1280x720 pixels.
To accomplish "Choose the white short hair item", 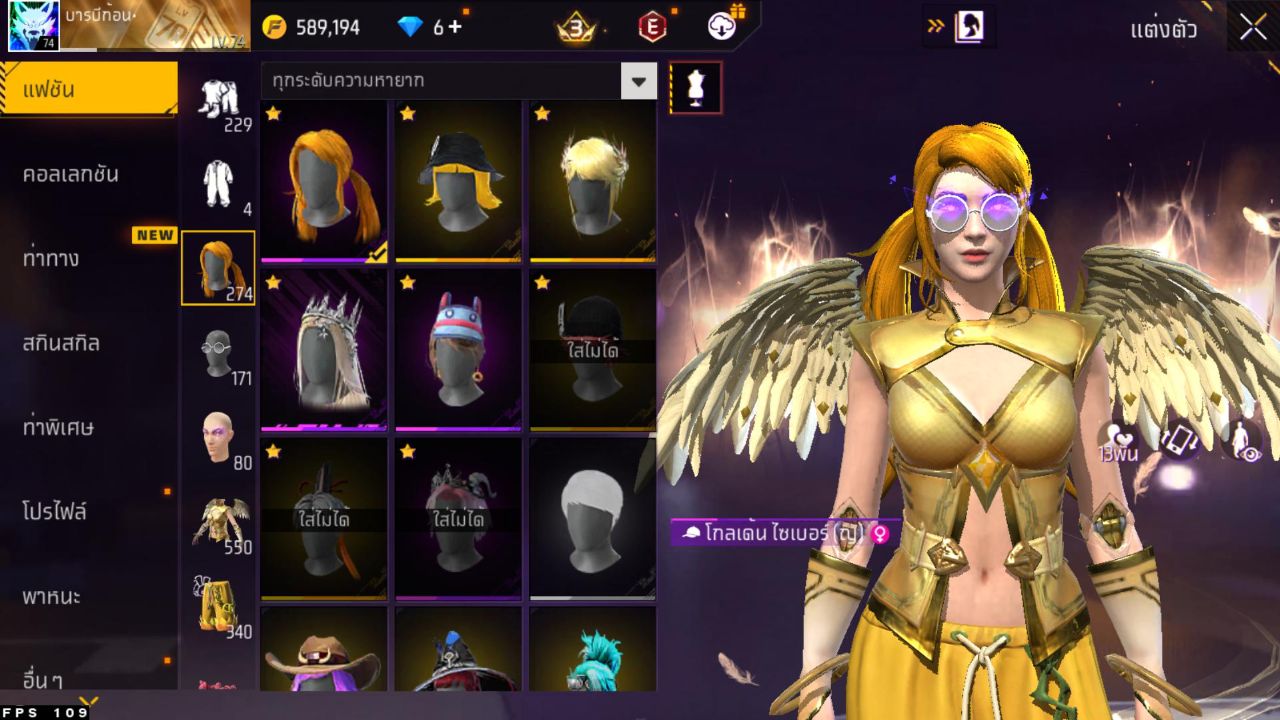I will [x=592, y=519].
